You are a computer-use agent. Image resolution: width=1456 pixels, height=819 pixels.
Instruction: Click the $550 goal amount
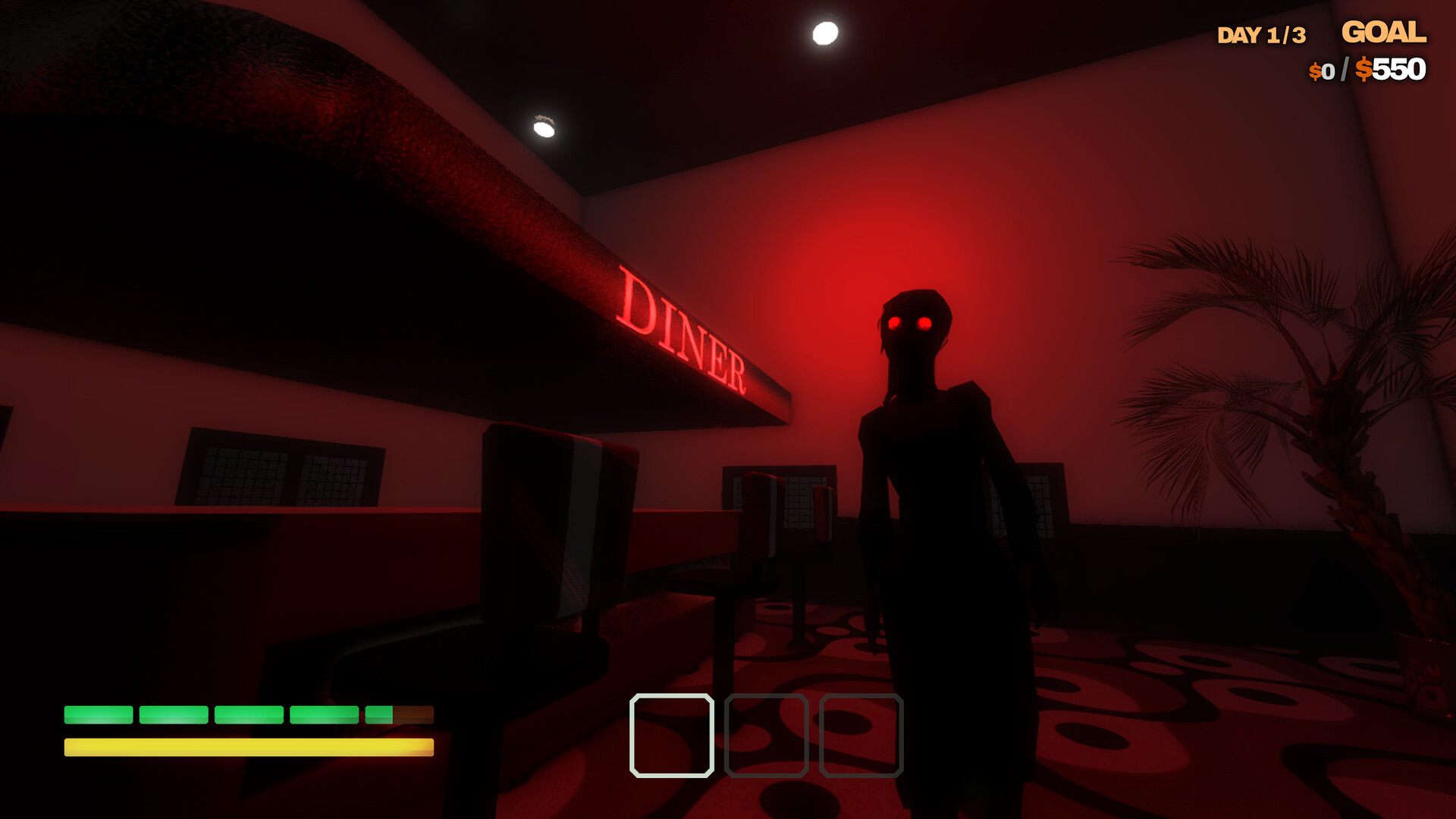[1394, 71]
